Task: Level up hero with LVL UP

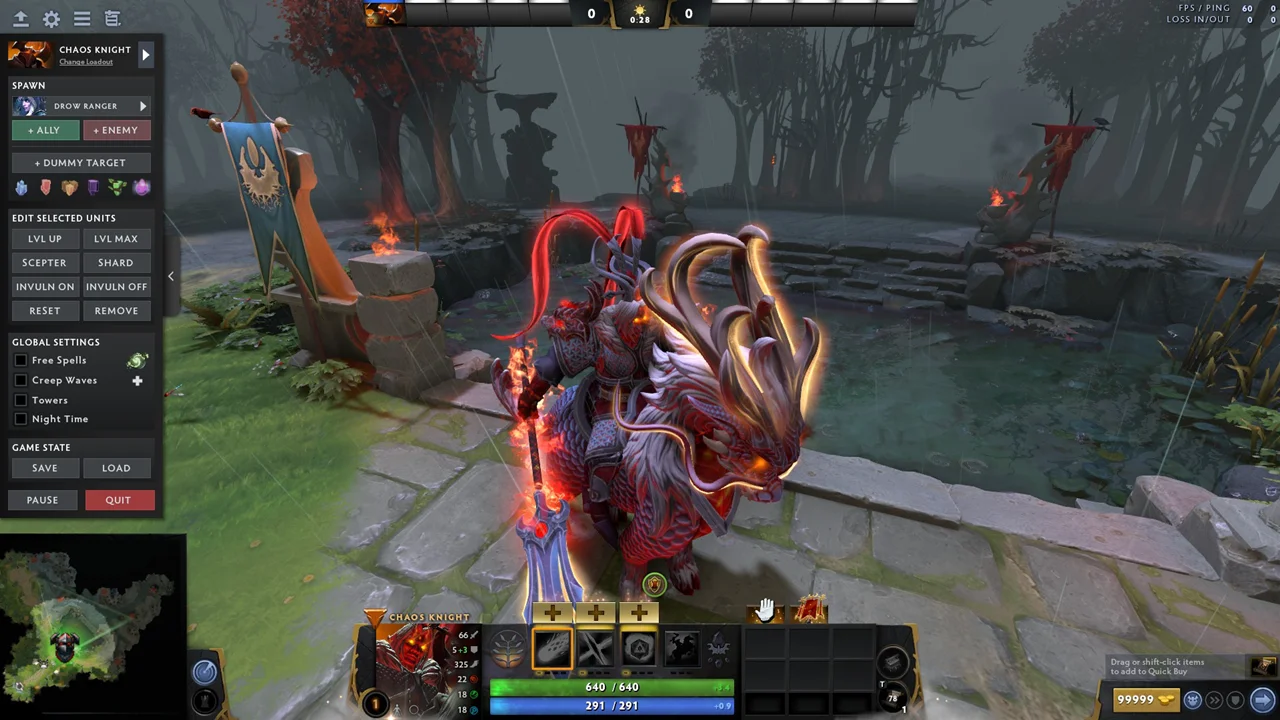Action: pos(44,239)
